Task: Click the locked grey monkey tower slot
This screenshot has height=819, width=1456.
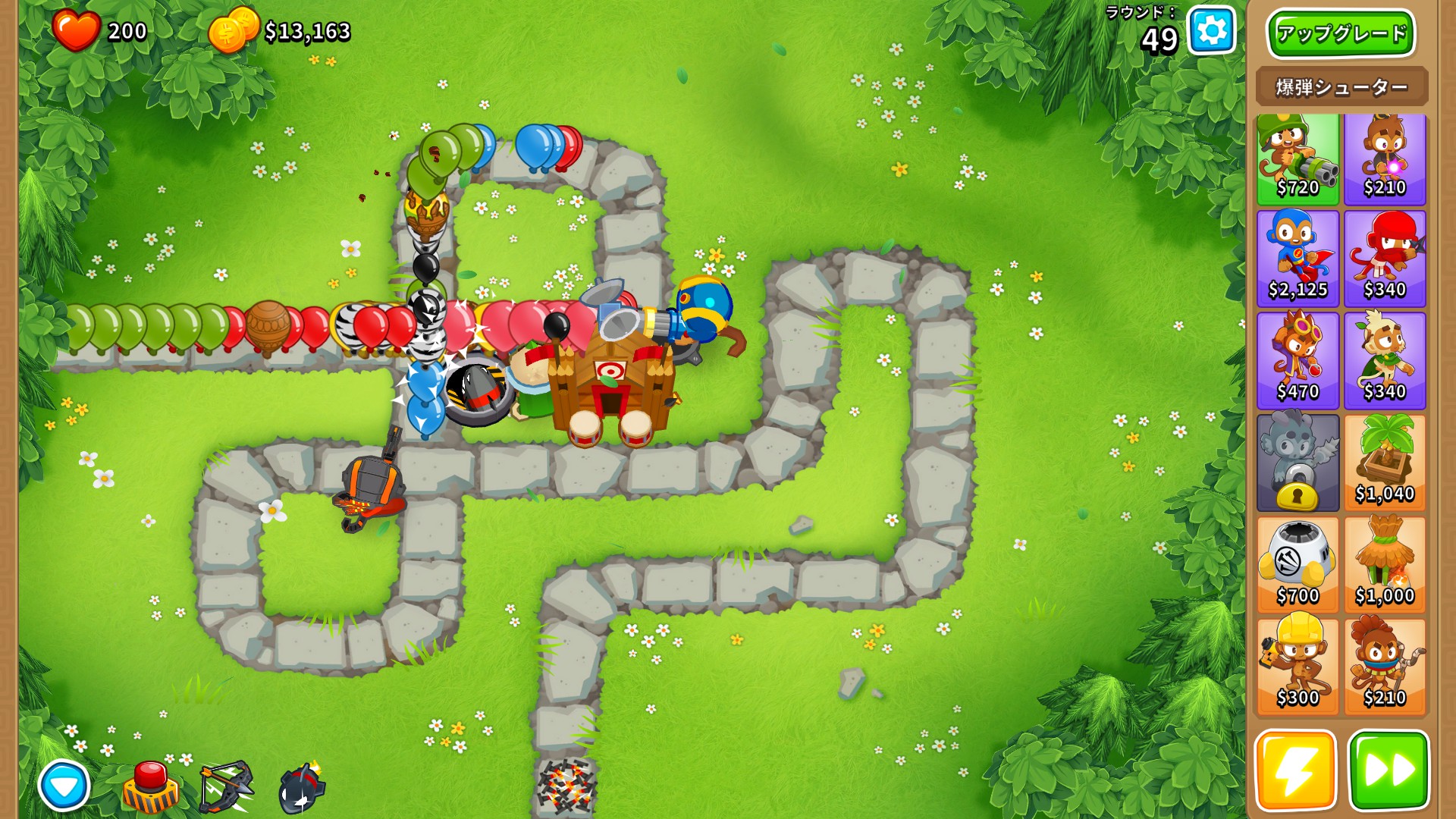Action: tap(1298, 463)
